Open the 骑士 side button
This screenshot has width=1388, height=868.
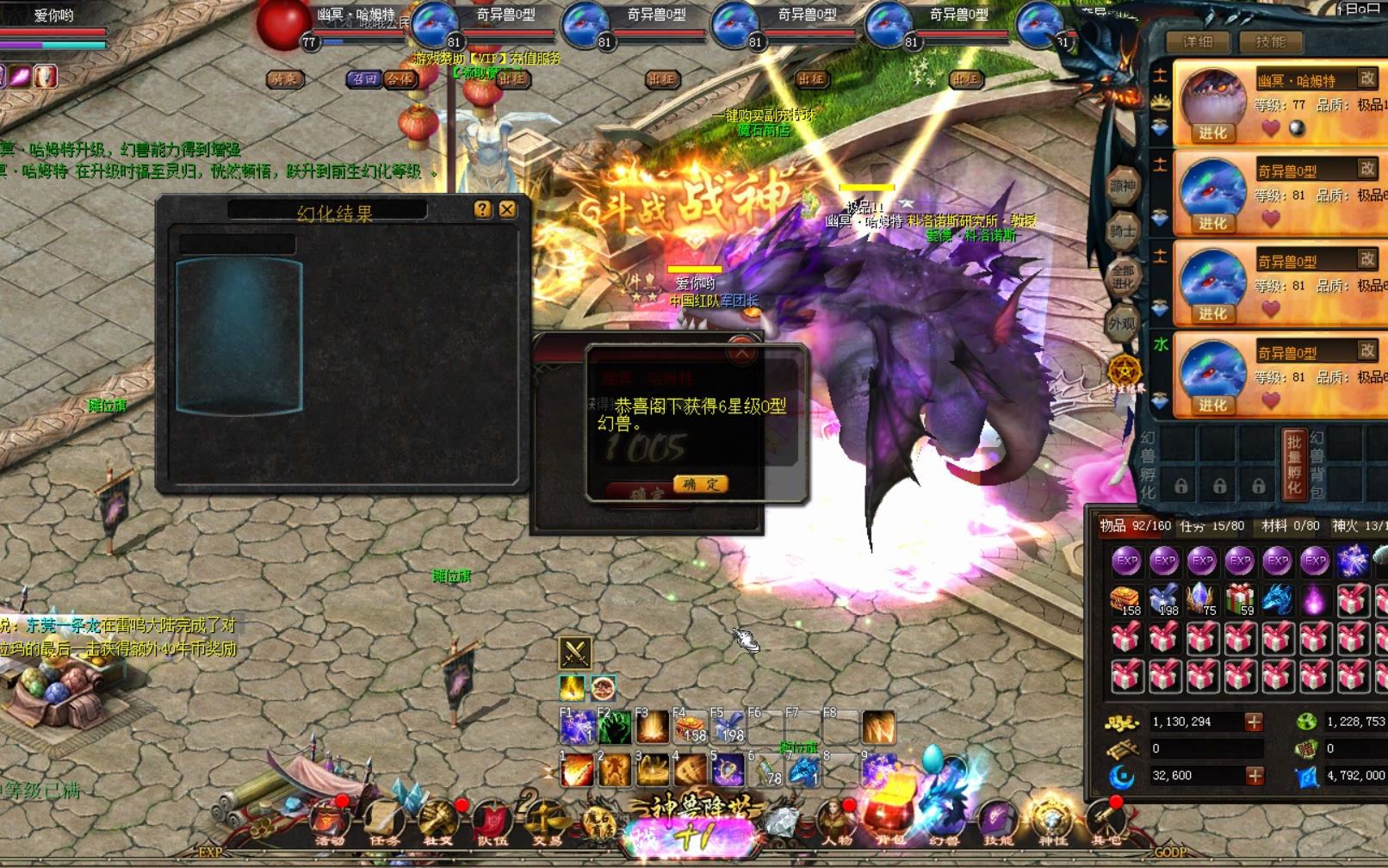[1123, 231]
